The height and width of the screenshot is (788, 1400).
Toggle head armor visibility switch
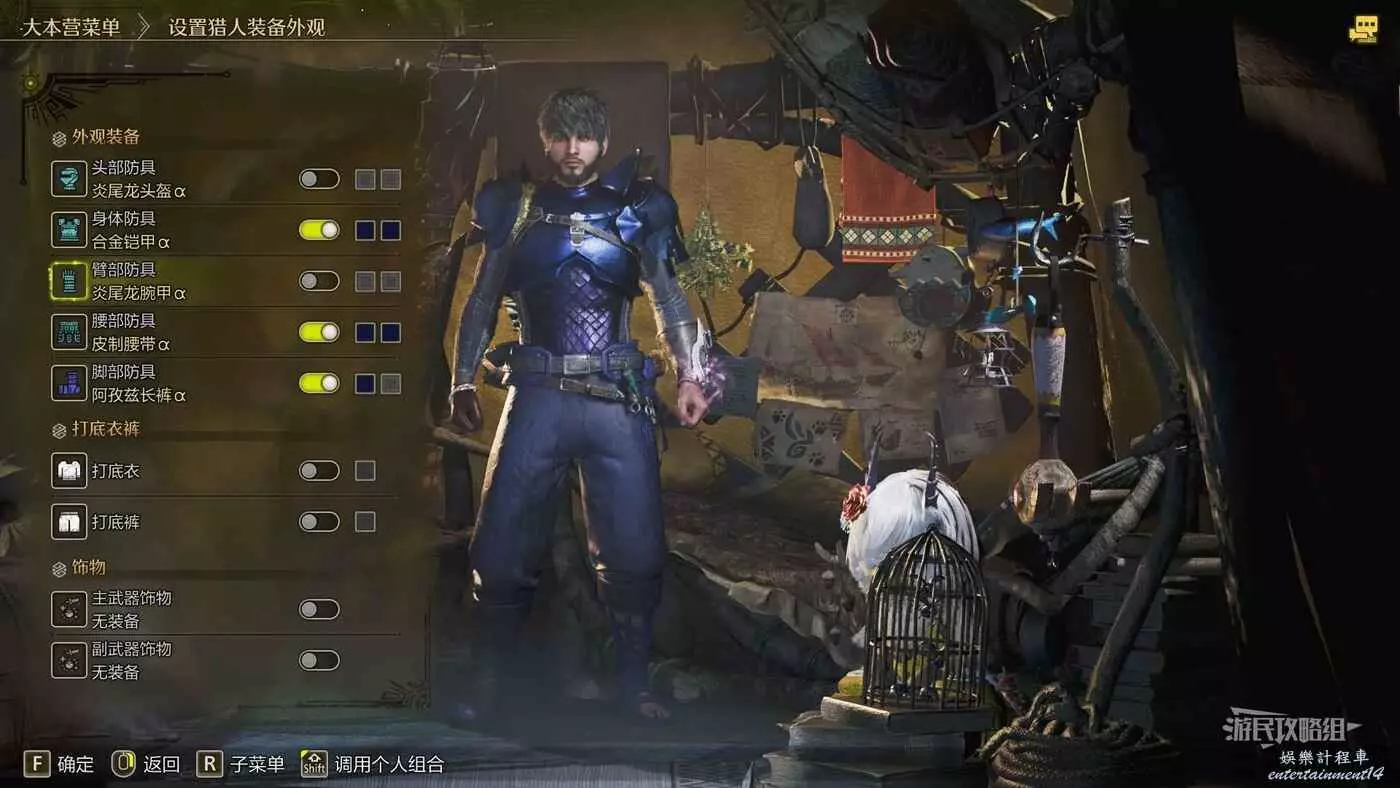coord(319,179)
